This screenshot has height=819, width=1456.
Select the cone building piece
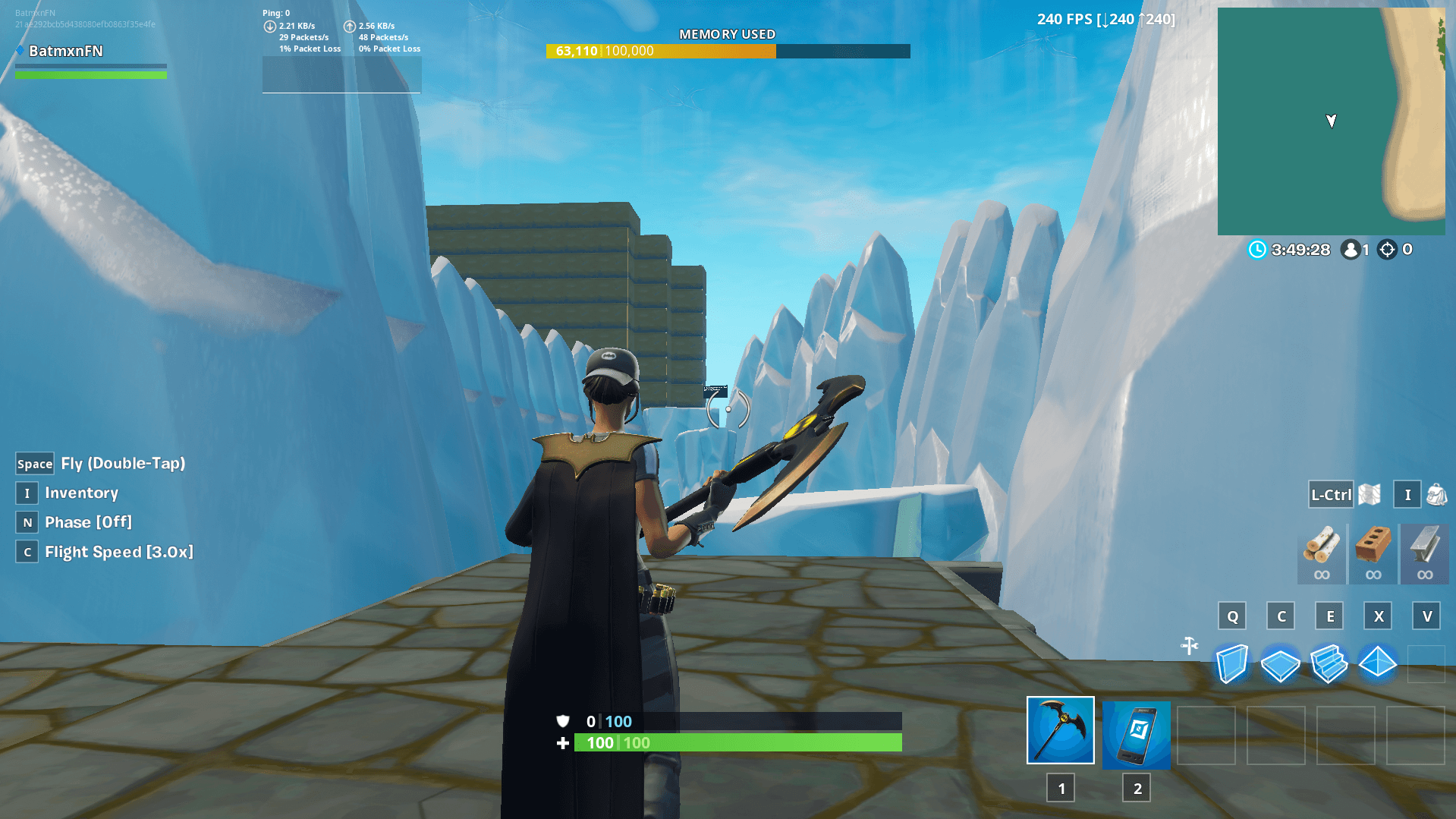tap(1377, 664)
